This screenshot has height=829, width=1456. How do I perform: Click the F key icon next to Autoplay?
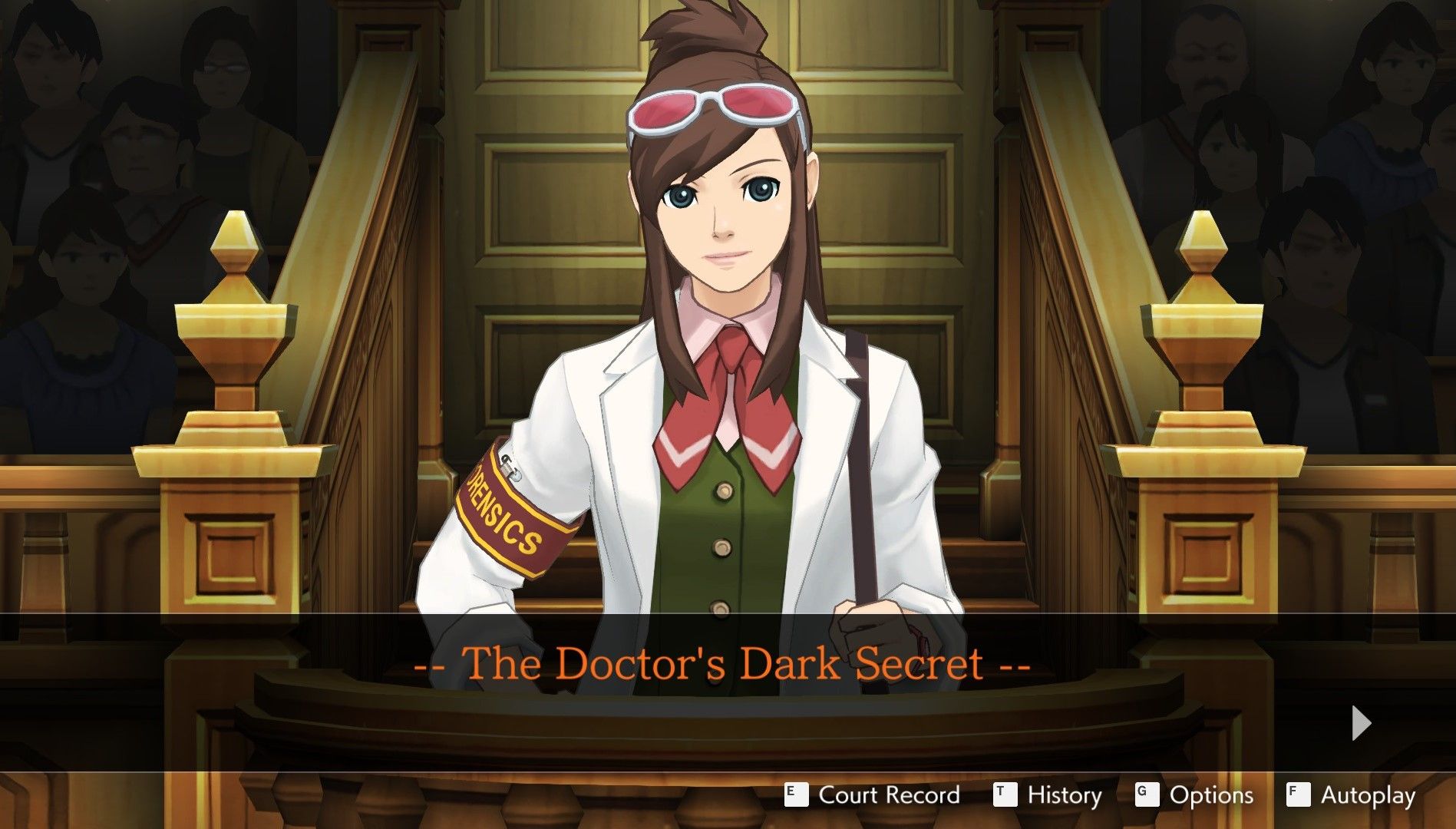coord(1297,795)
